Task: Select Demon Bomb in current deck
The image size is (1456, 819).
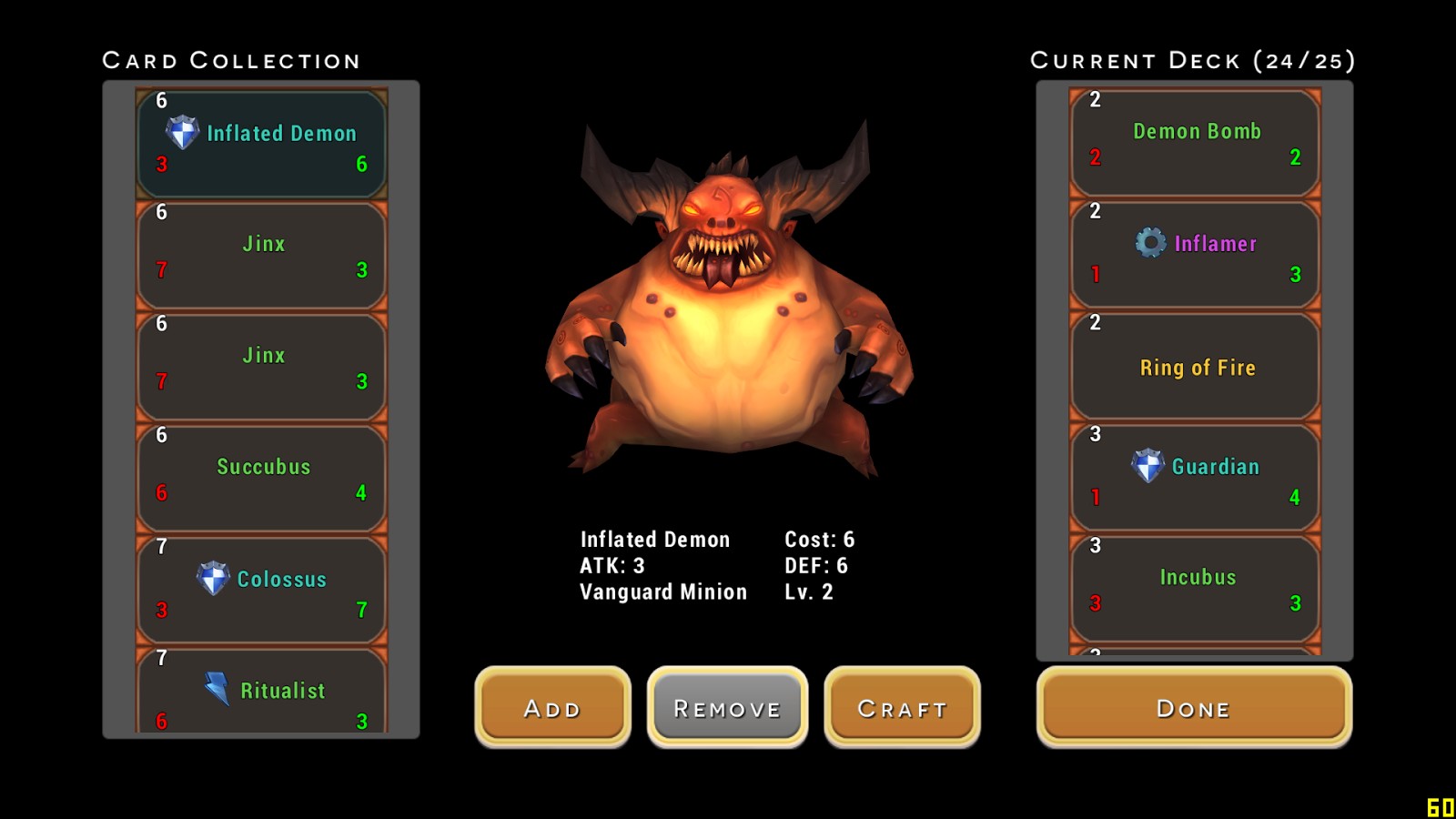Action: point(1195,143)
